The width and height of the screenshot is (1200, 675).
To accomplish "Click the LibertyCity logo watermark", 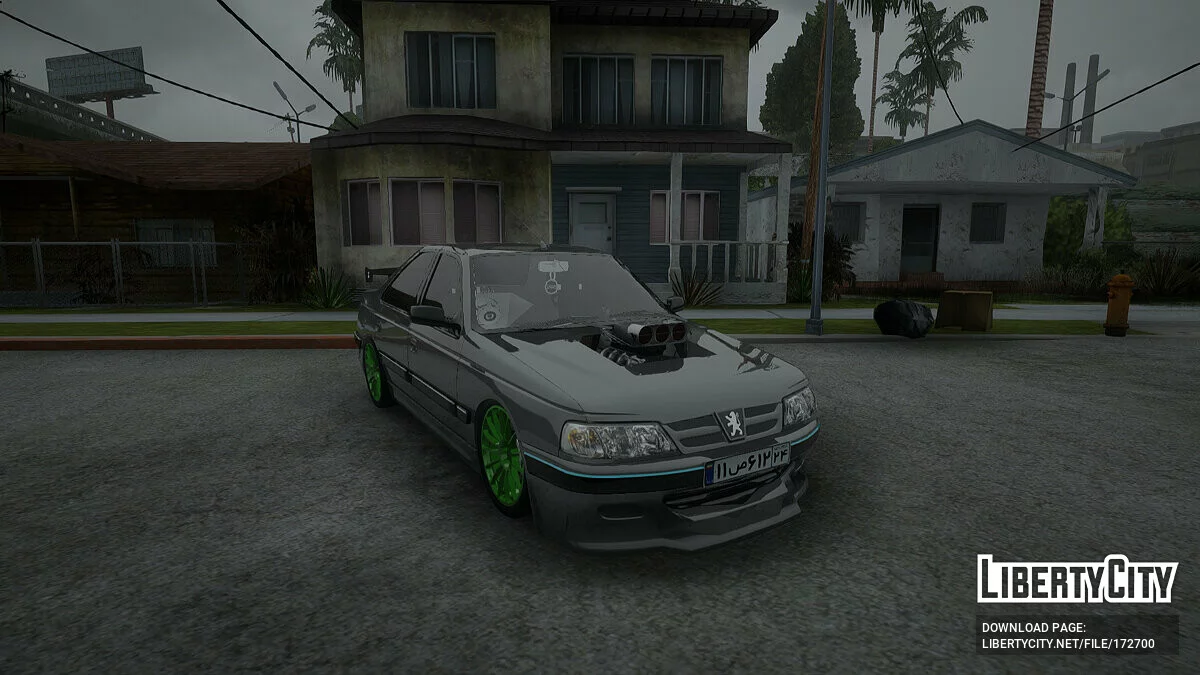I will coord(1077,579).
